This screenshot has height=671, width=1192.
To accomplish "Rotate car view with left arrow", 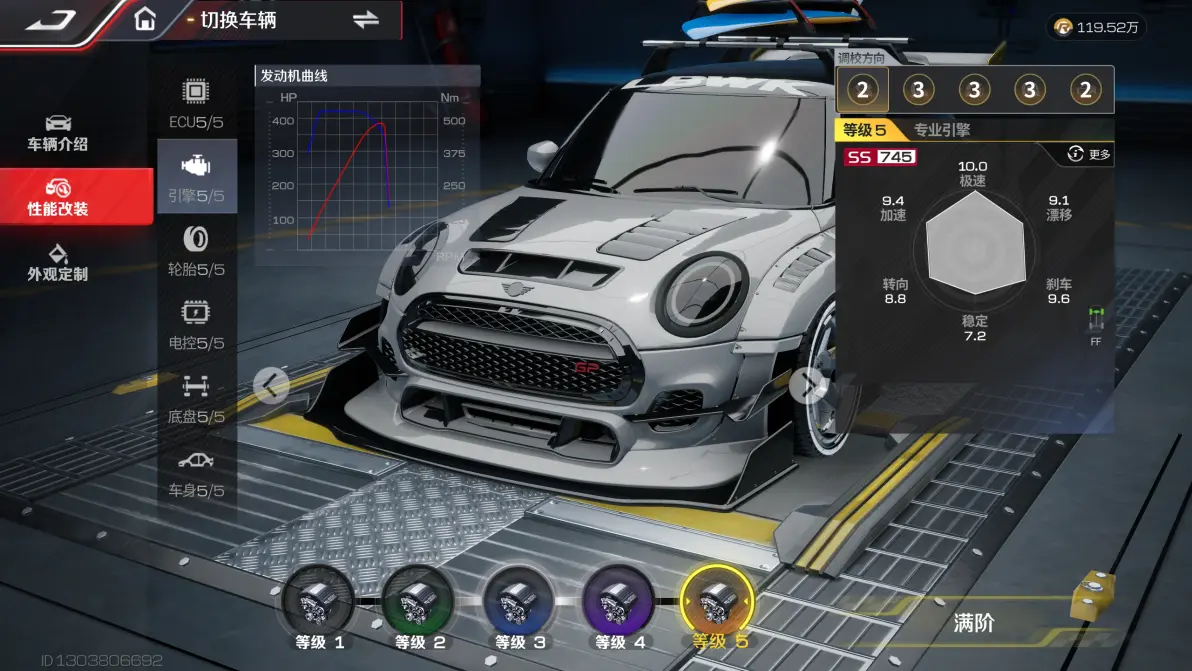I will tap(271, 384).
